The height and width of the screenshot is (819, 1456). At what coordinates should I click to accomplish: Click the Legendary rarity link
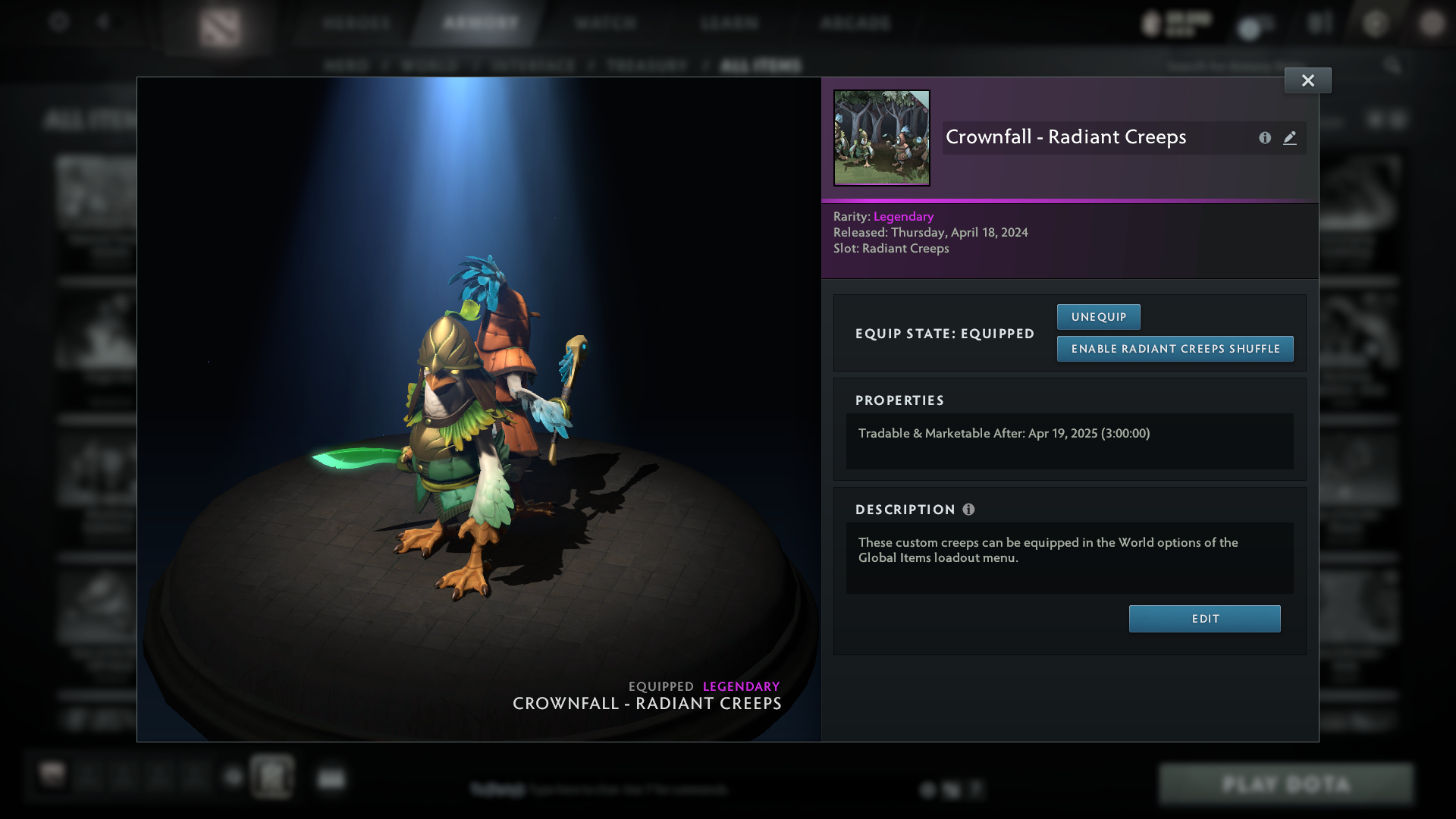(903, 216)
